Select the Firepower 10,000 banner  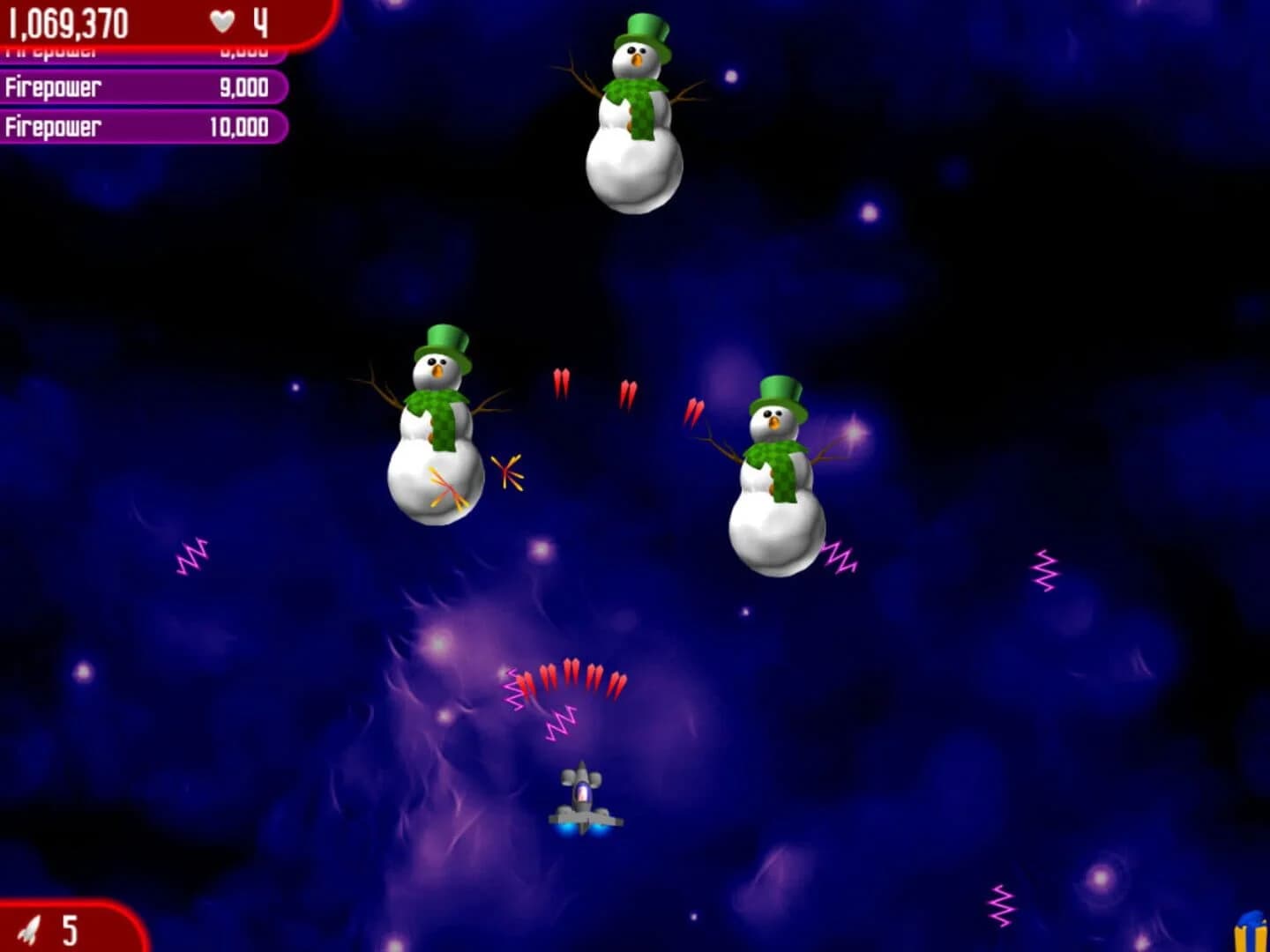(x=141, y=128)
